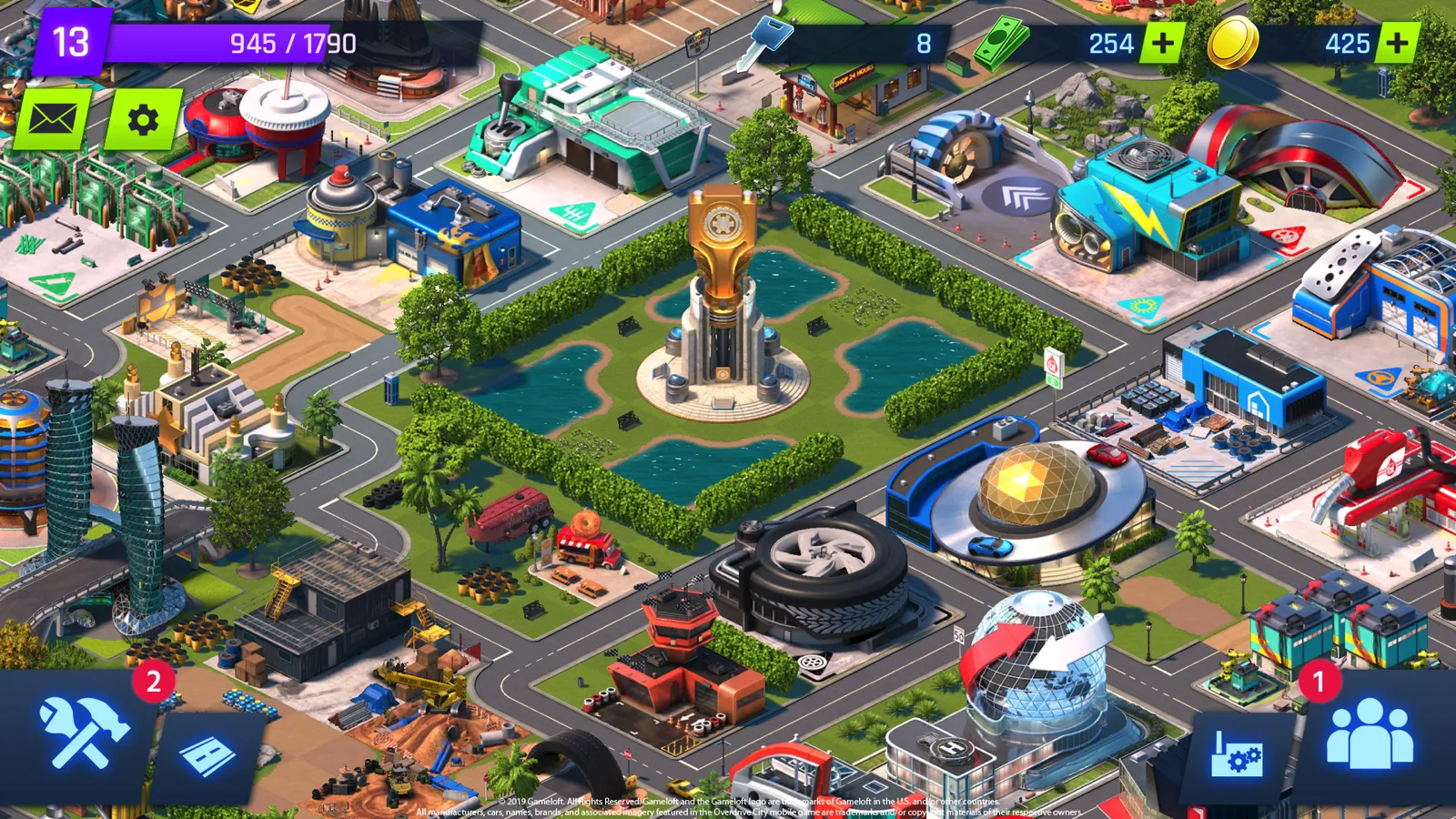Open the mail inbox icon
Image resolution: width=1456 pixels, height=819 pixels.
(x=55, y=116)
